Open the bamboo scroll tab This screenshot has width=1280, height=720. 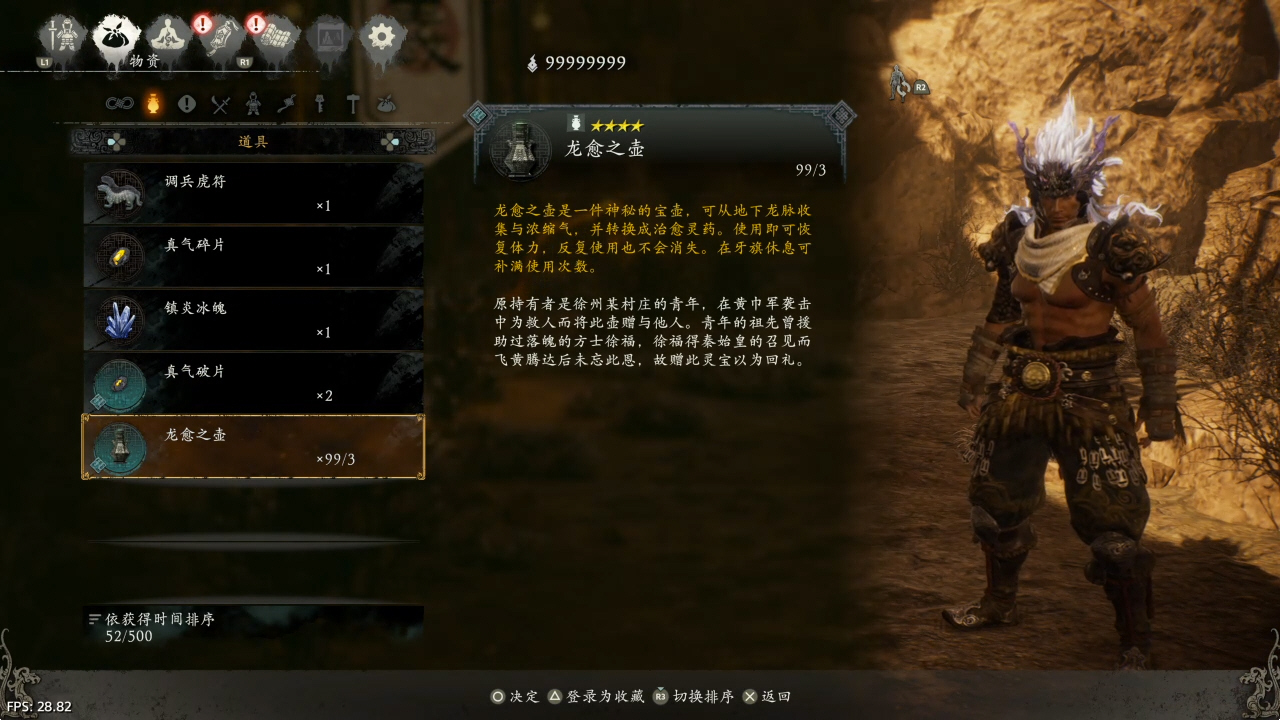coord(275,38)
